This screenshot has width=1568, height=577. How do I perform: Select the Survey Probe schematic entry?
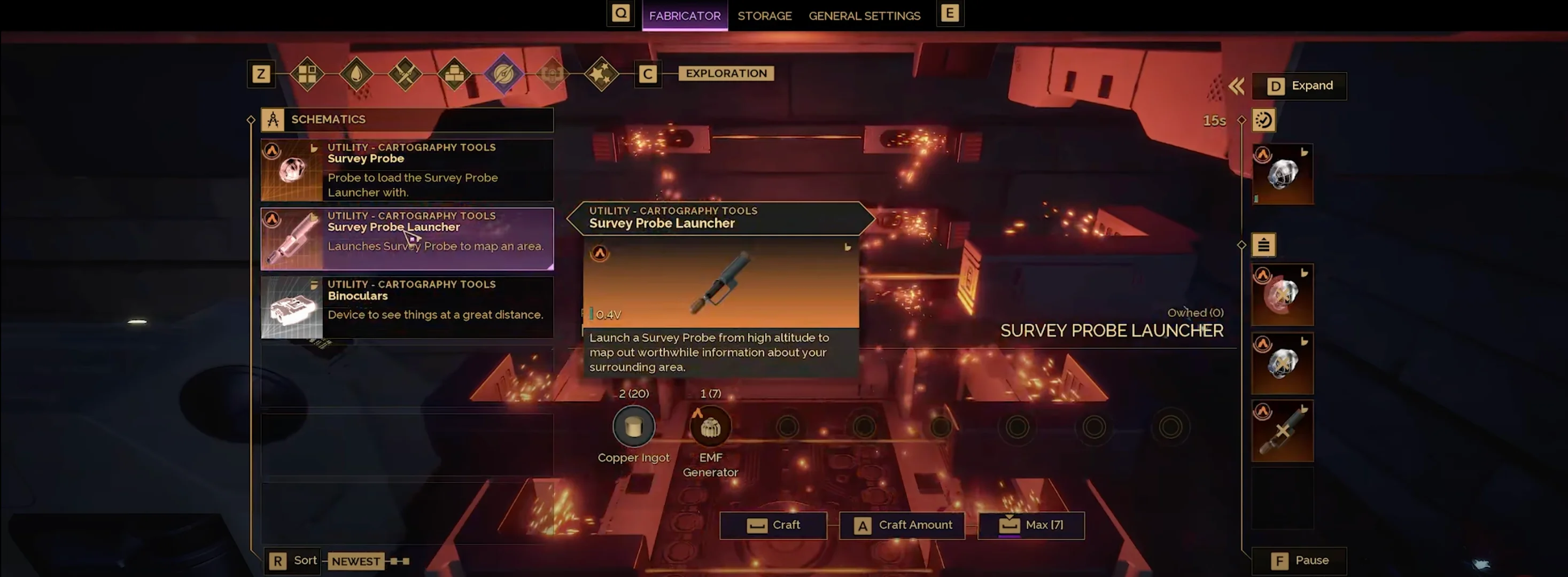[407, 170]
